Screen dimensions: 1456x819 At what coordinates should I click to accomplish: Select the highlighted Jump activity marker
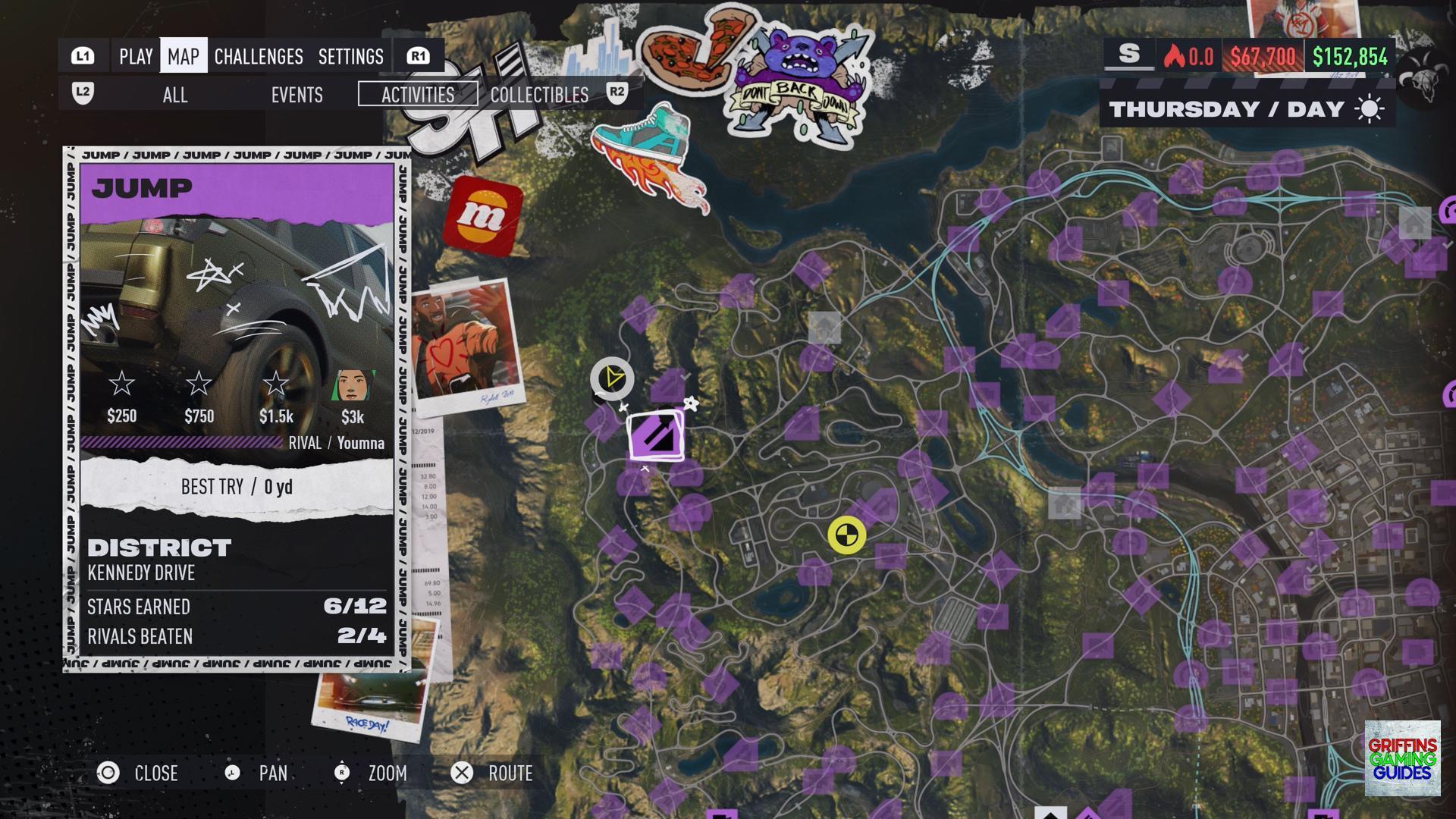[657, 436]
